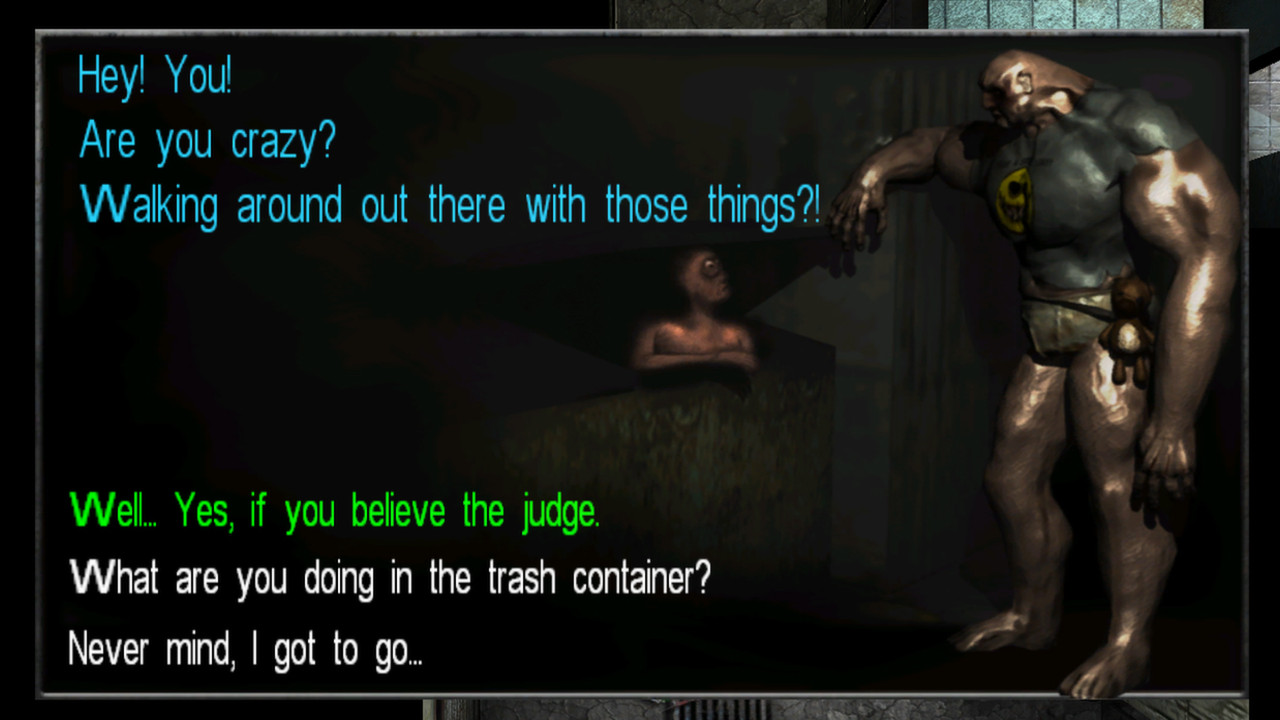Click "Walking around out there with those things?!"
This screenshot has width=1280, height=720.
pyautogui.click(x=447, y=205)
